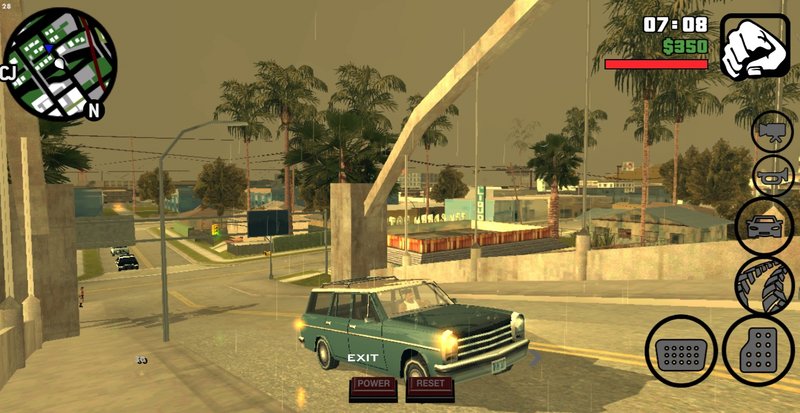Sound the horn button
Screen dimensions: 800x413
click(x=773, y=175)
